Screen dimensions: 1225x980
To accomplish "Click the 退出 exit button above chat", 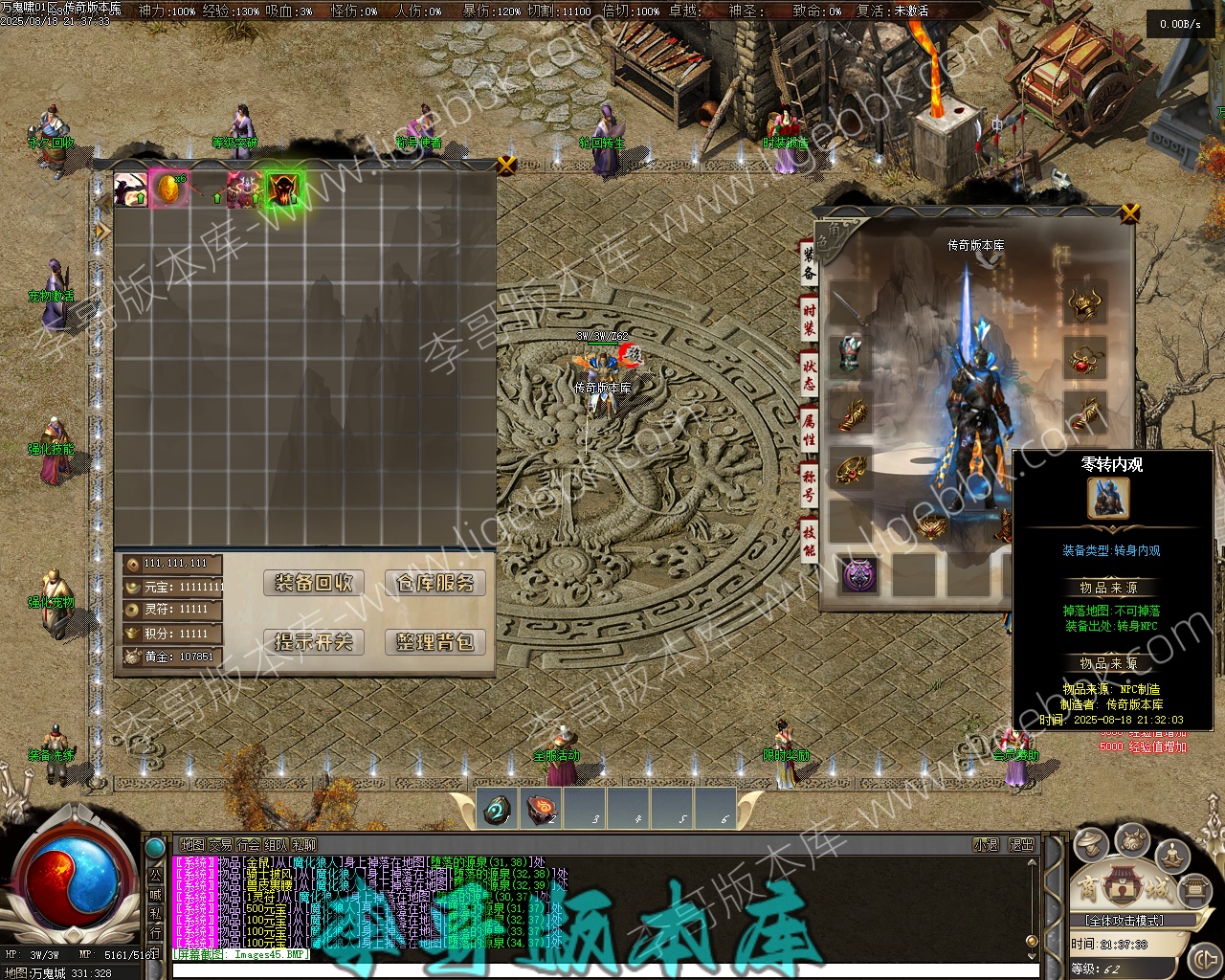I will pyautogui.click(x=1021, y=844).
